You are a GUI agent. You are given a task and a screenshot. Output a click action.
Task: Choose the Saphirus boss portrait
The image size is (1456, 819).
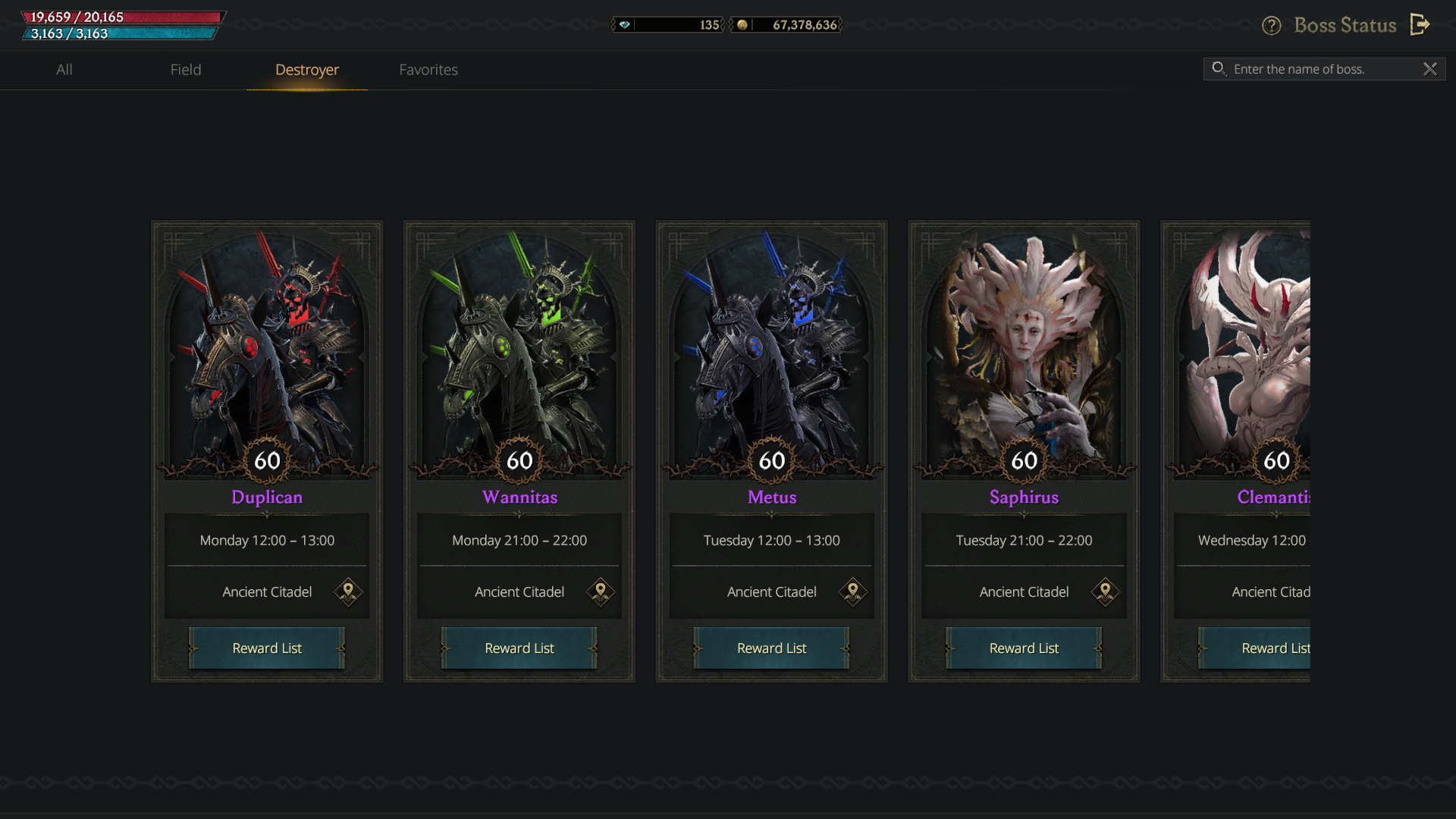pyautogui.click(x=1024, y=349)
